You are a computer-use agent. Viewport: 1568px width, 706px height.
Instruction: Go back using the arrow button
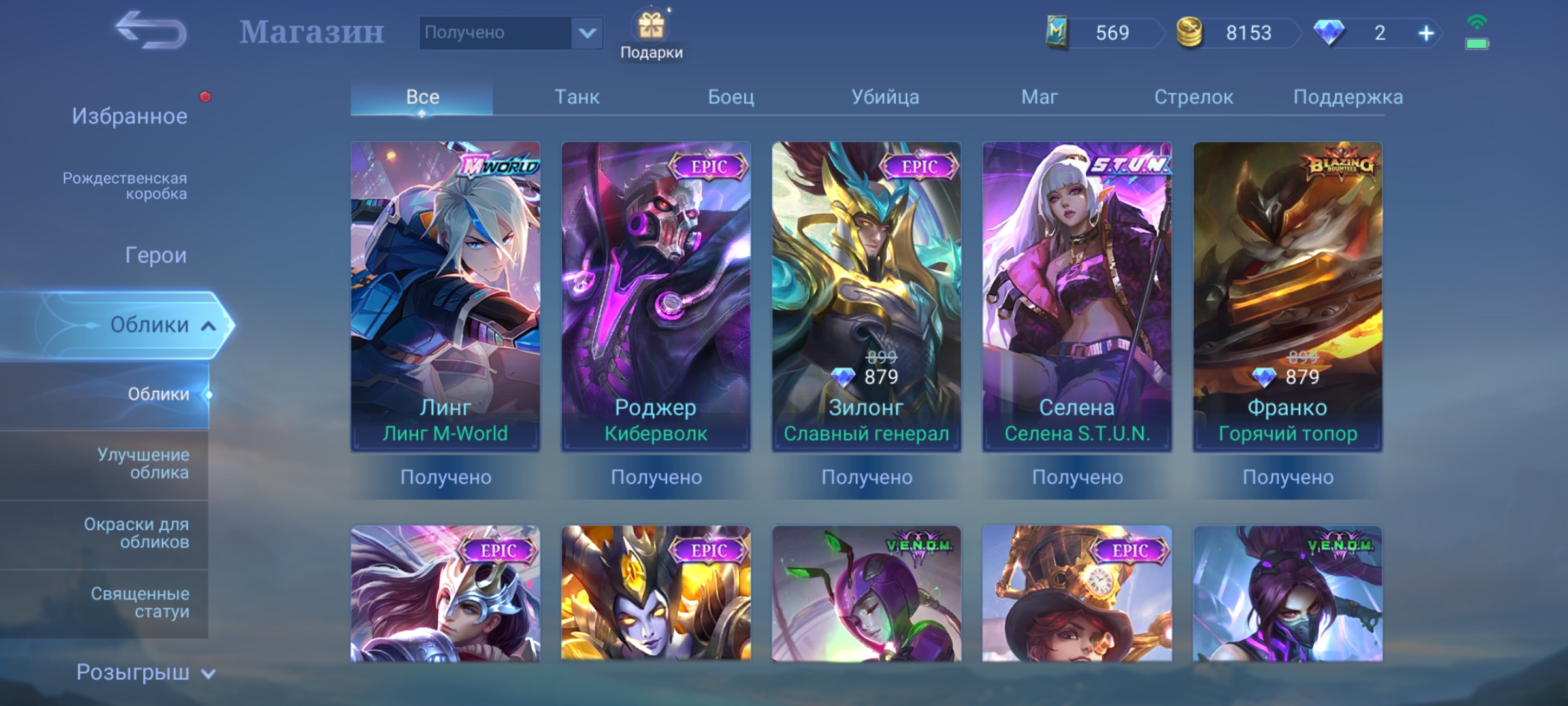tap(150, 31)
